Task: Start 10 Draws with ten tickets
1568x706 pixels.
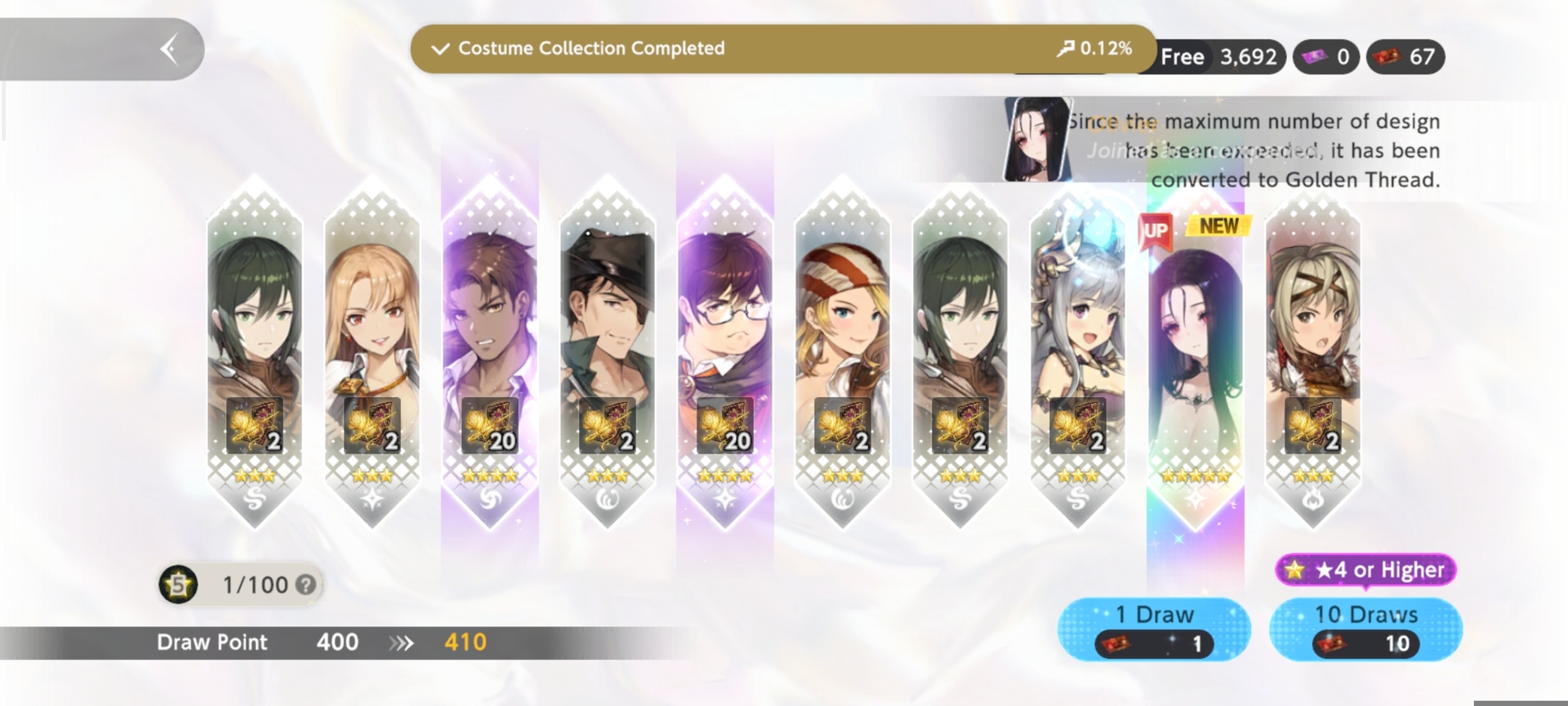Action: point(1365,628)
